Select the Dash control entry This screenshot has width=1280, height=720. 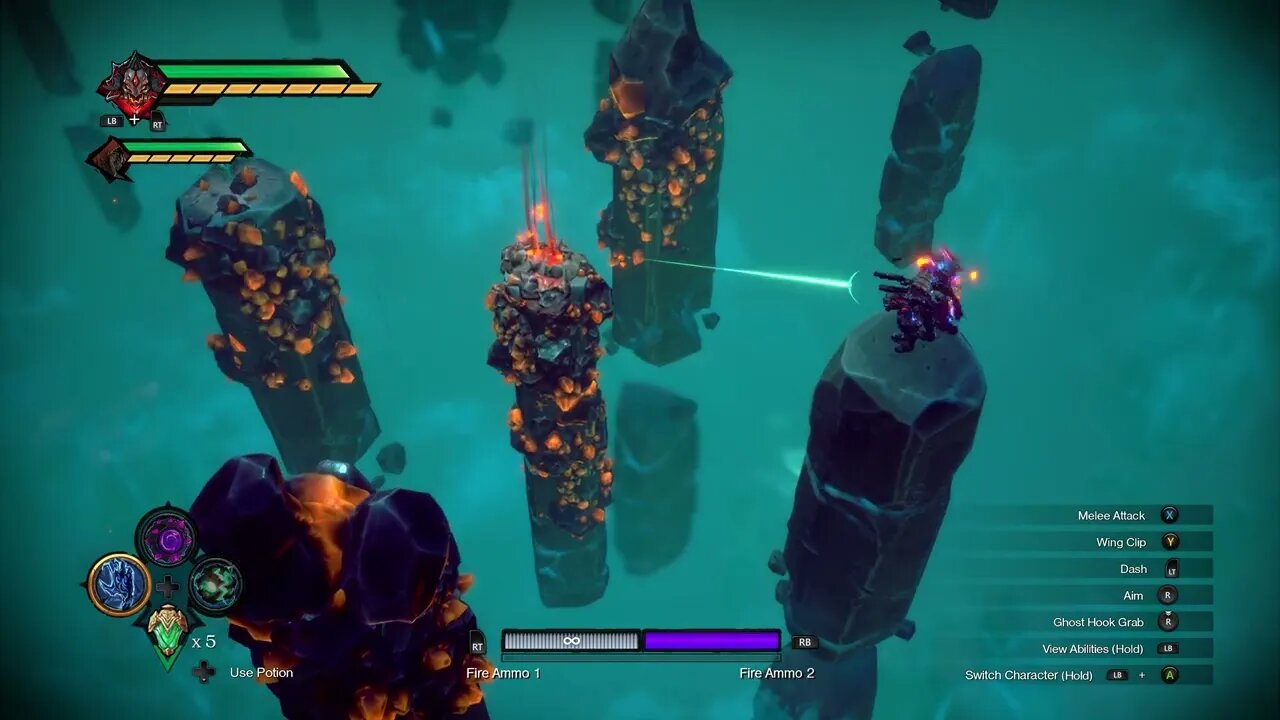click(1133, 569)
